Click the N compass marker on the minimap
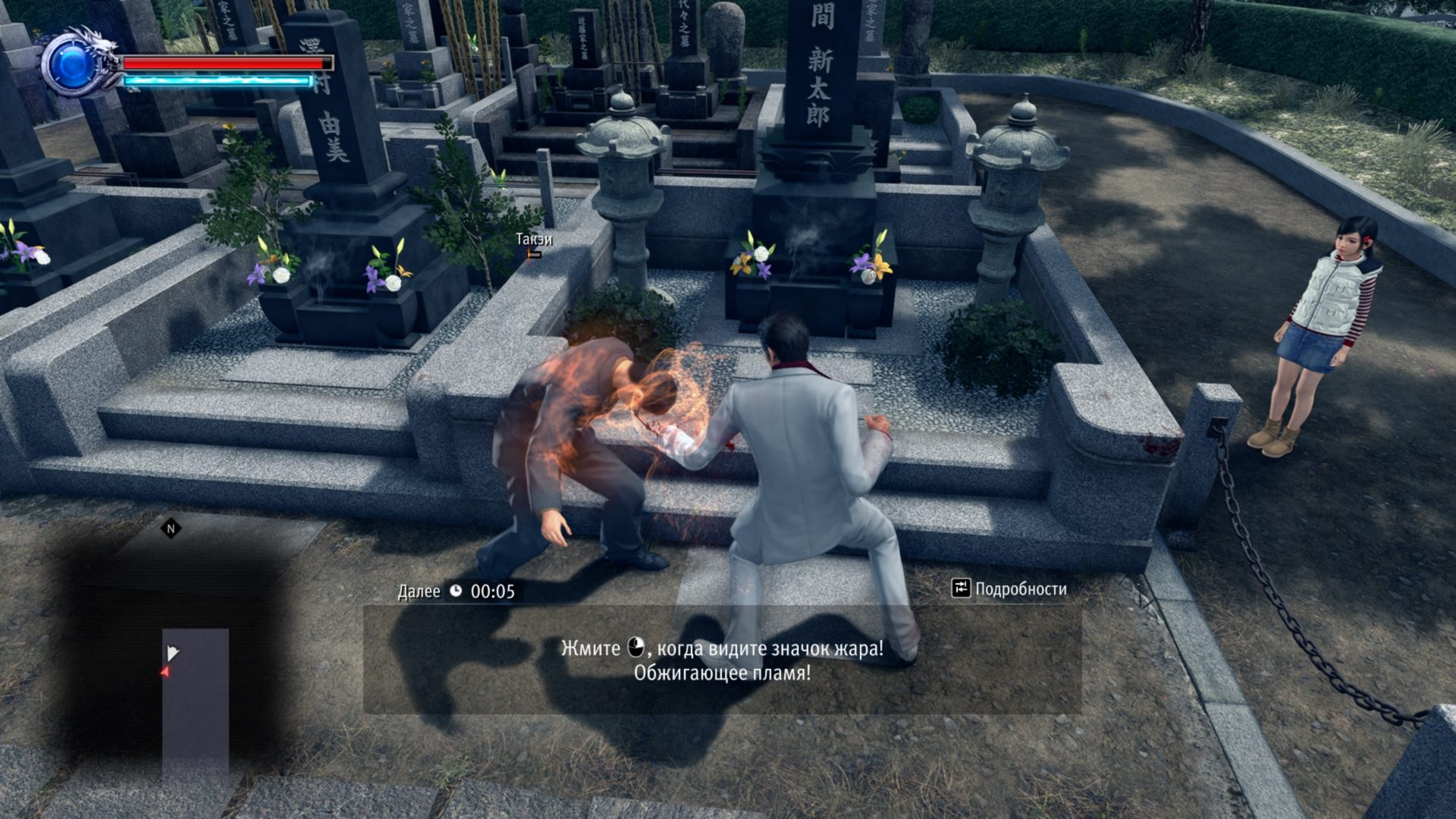The height and width of the screenshot is (819, 1456). pos(171,529)
